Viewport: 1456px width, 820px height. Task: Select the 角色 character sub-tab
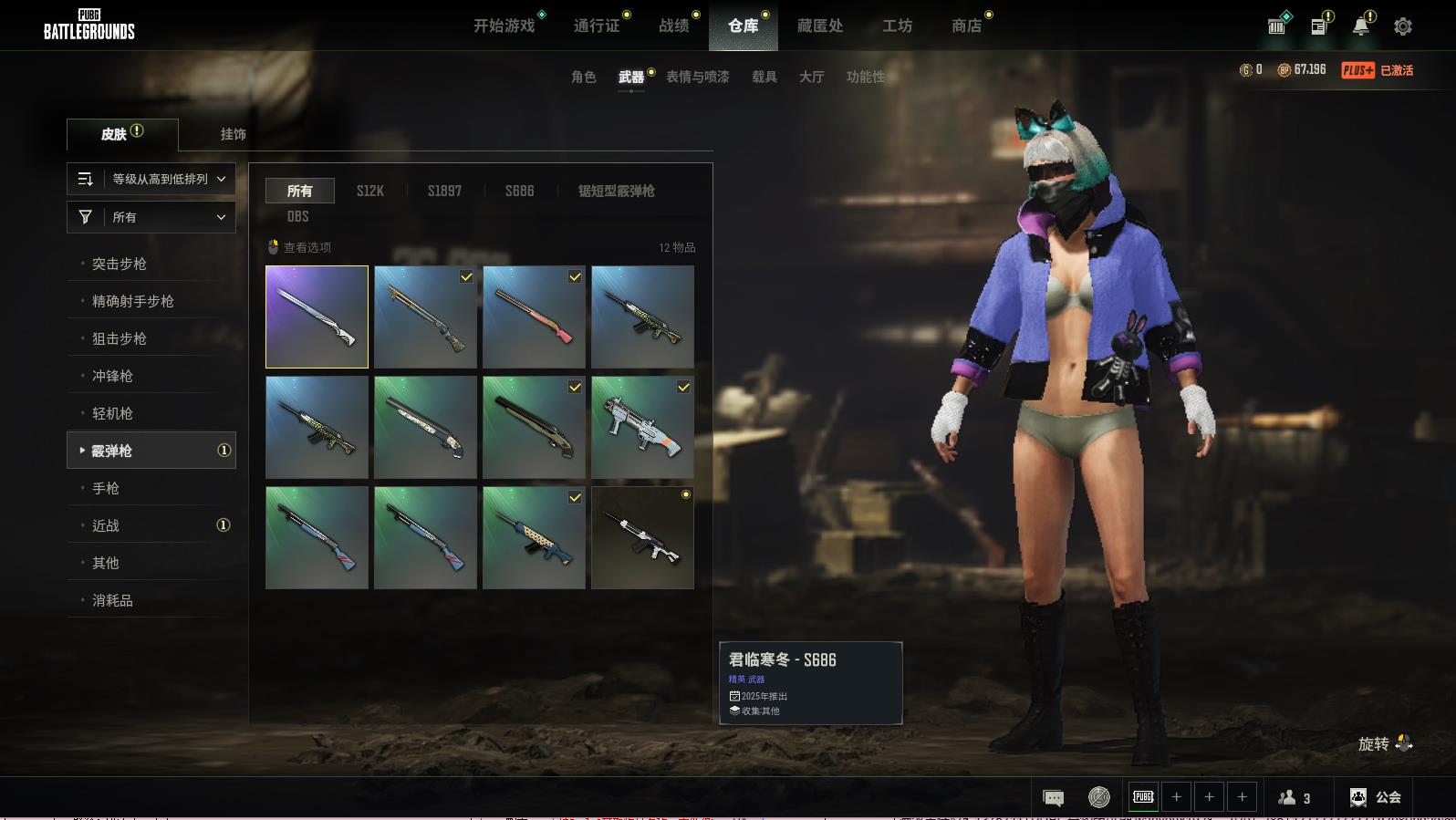(x=583, y=77)
